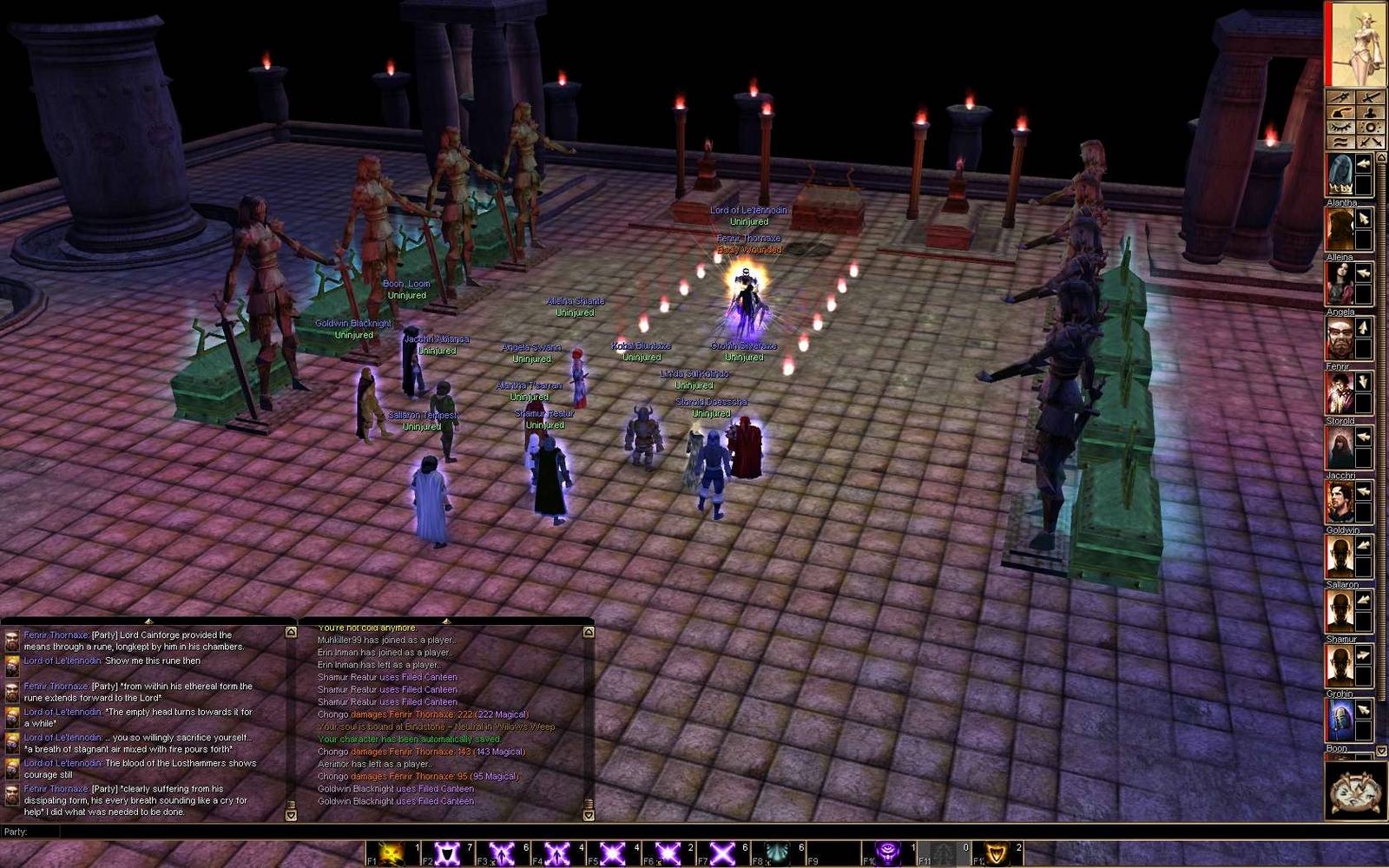
Task: Toggle the crossed swords combat mode icon
Action: coord(1370,141)
